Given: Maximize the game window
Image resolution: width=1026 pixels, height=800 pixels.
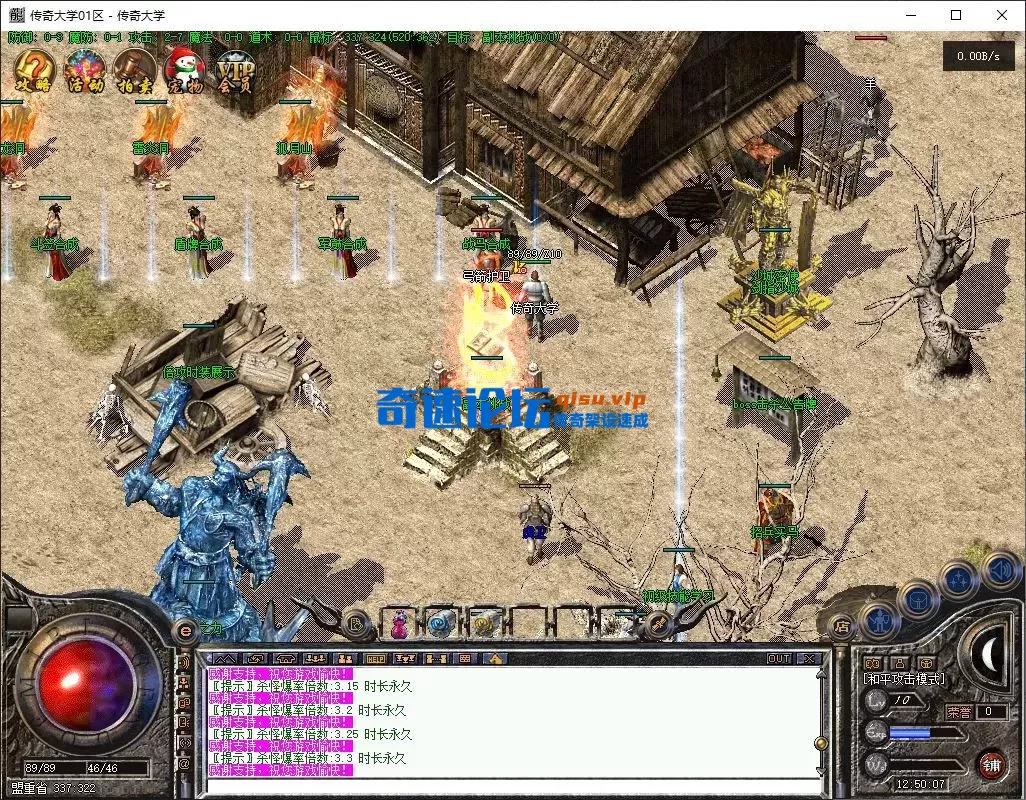Looking at the screenshot, I should pyautogui.click(x=956, y=15).
